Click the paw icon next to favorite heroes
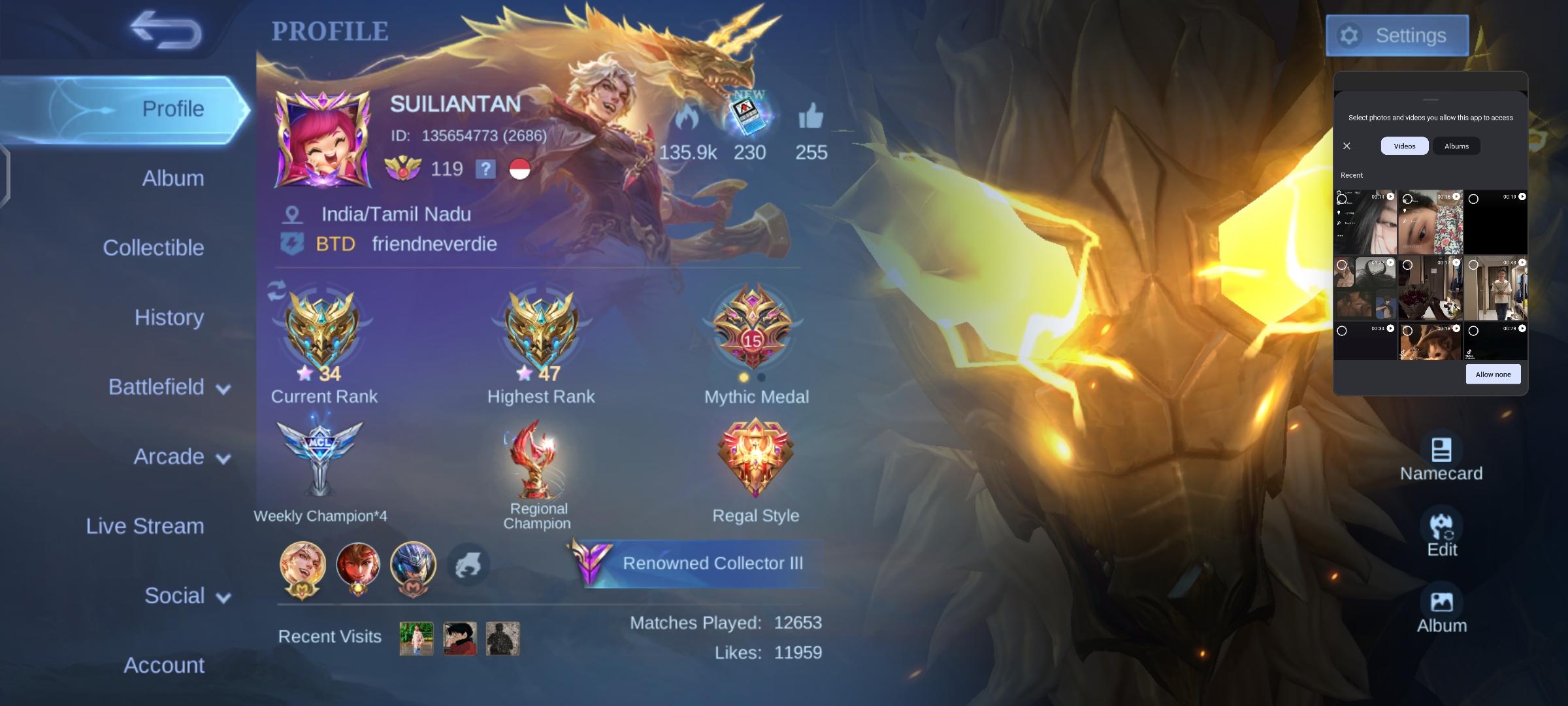The width and height of the screenshot is (1568, 706). tap(468, 565)
